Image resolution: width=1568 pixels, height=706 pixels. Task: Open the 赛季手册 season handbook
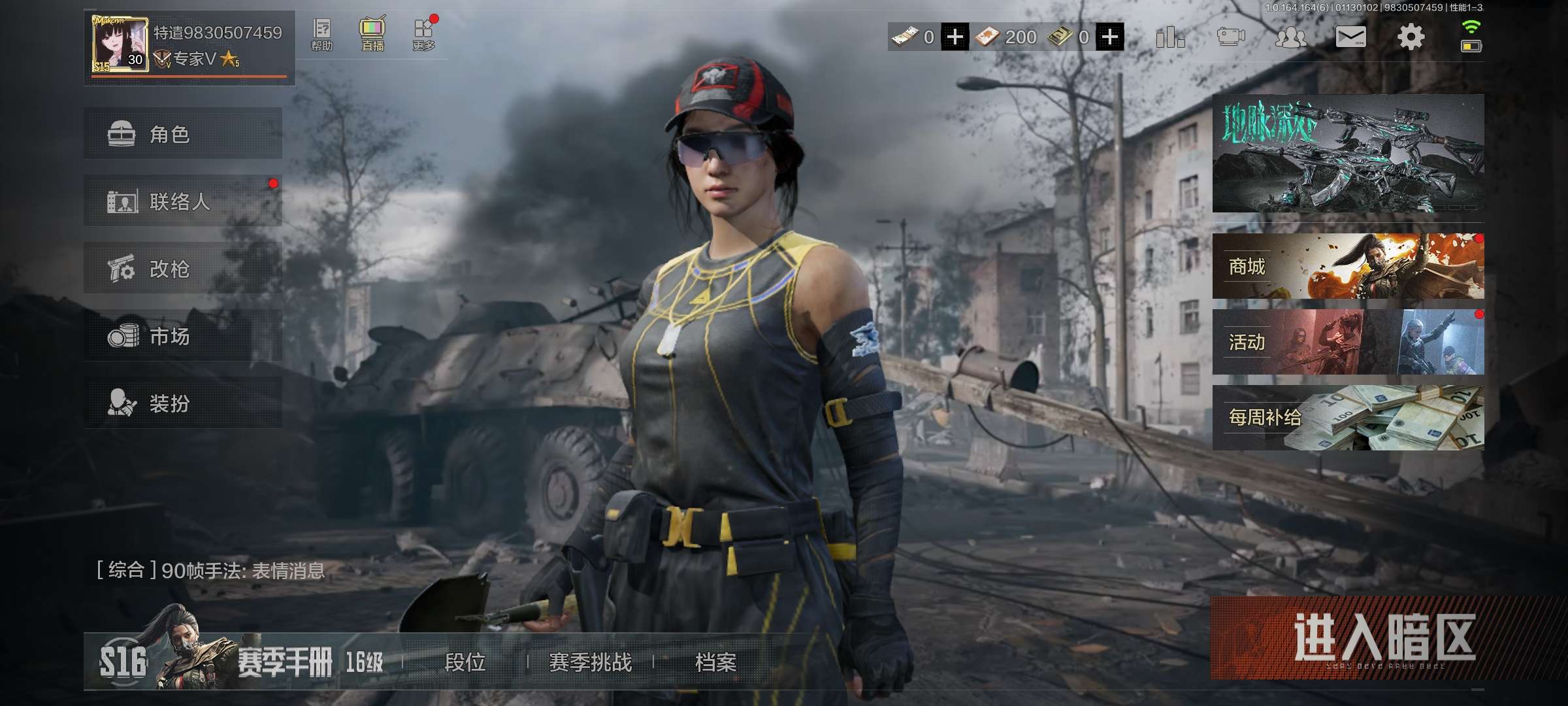284,662
